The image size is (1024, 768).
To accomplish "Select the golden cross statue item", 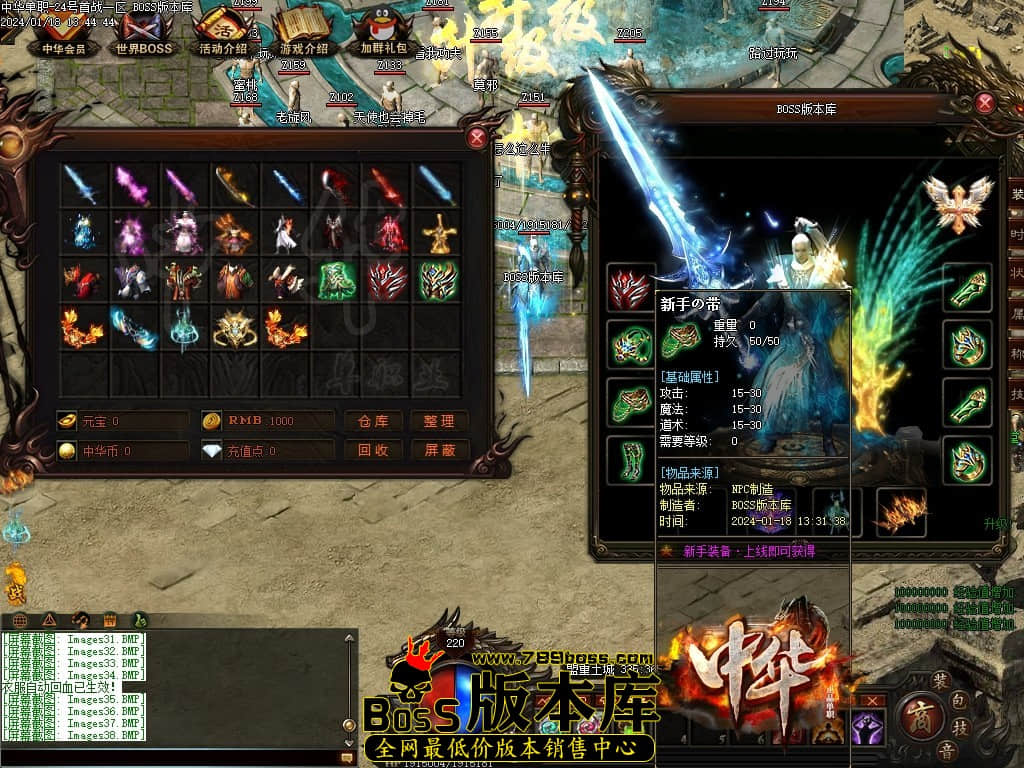I will pos(438,232).
